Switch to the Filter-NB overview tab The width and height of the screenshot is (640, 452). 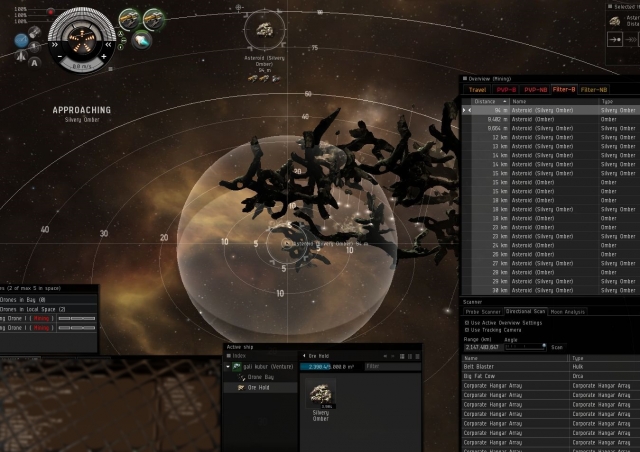[595, 90]
